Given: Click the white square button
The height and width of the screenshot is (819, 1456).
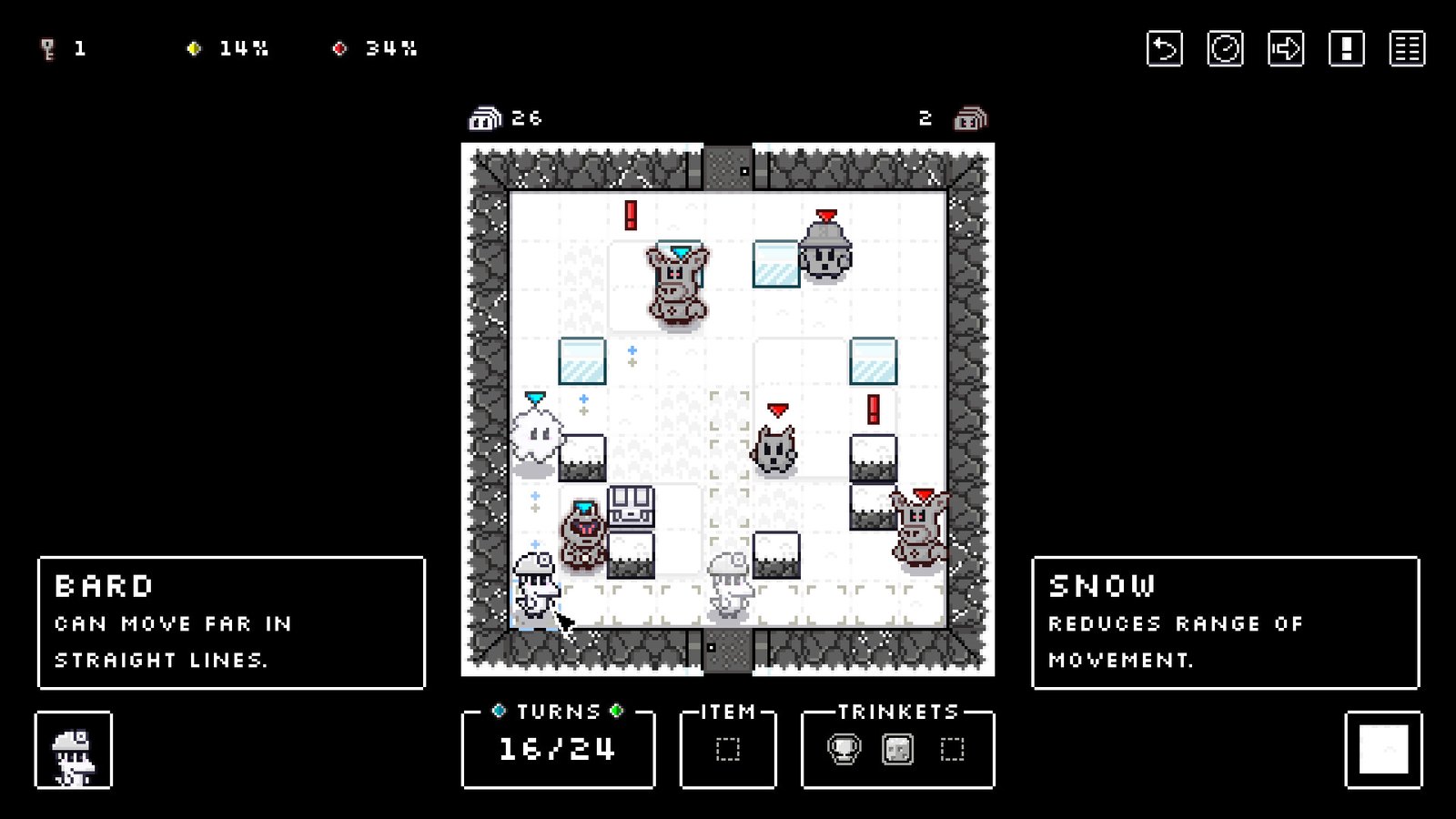Looking at the screenshot, I should (1383, 750).
